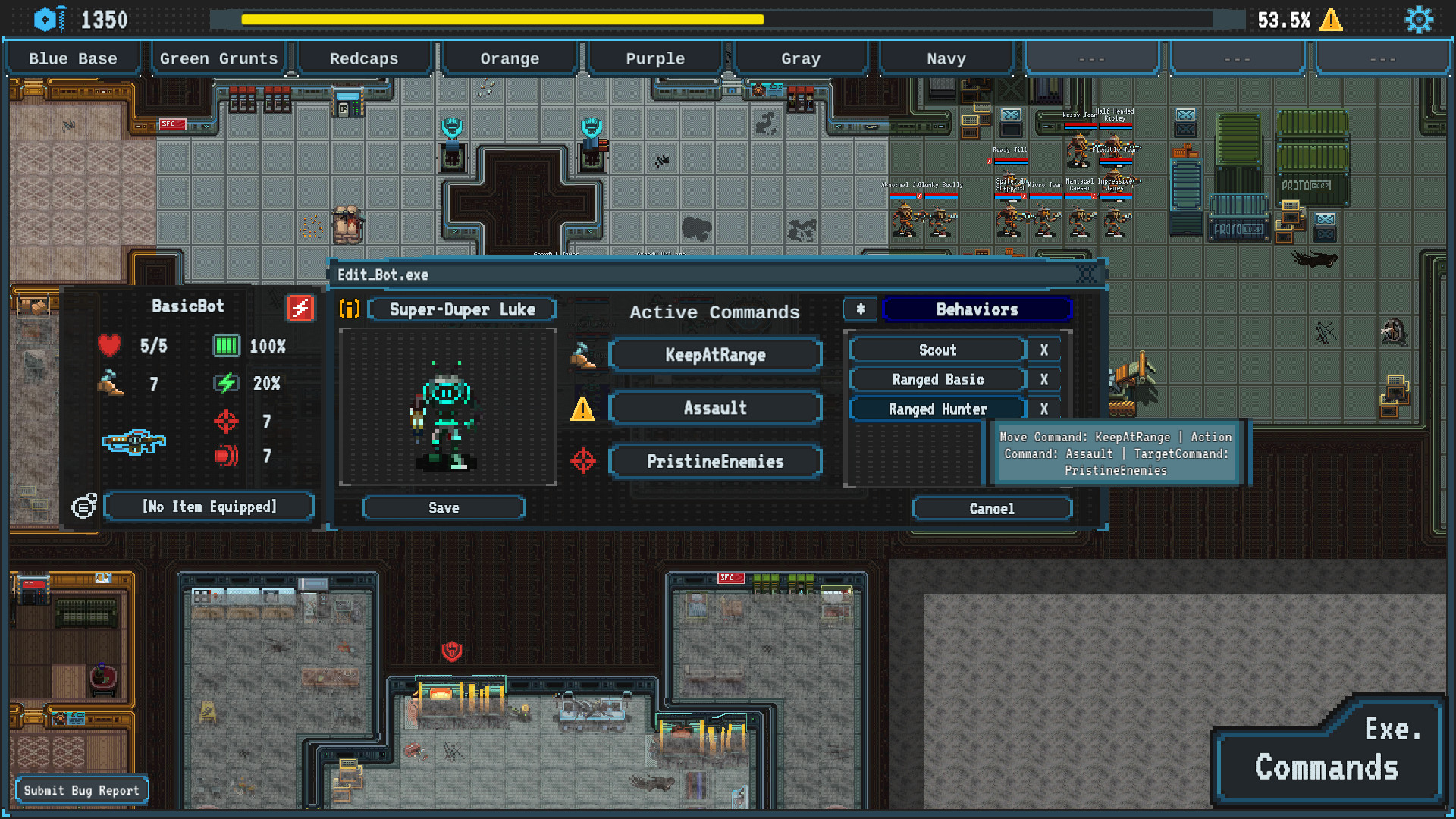Click the Super-Duper Luke name field

pyautogui.click(x=463, y=309)
